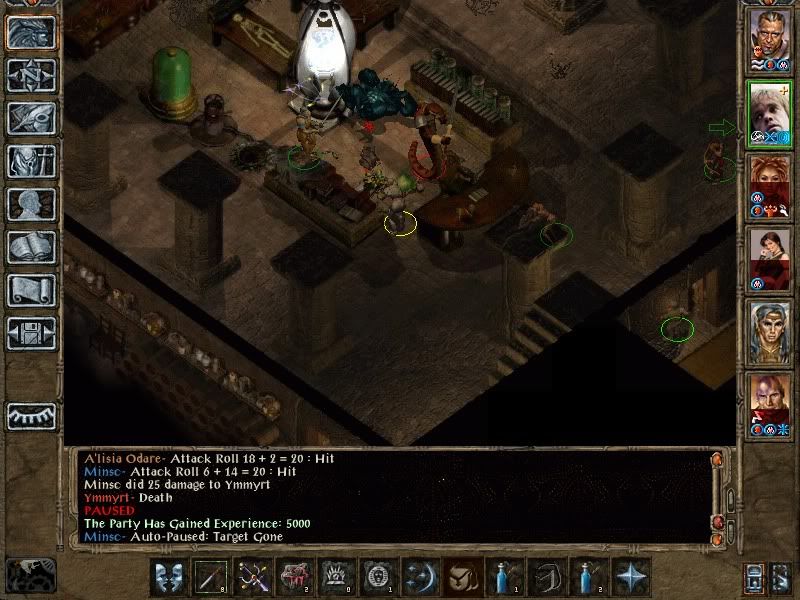Select the blond green-framed character portrait
Image resolution: width=800 pixels, height=600 pixels.
pyautogui.click(x=770, y=112)
